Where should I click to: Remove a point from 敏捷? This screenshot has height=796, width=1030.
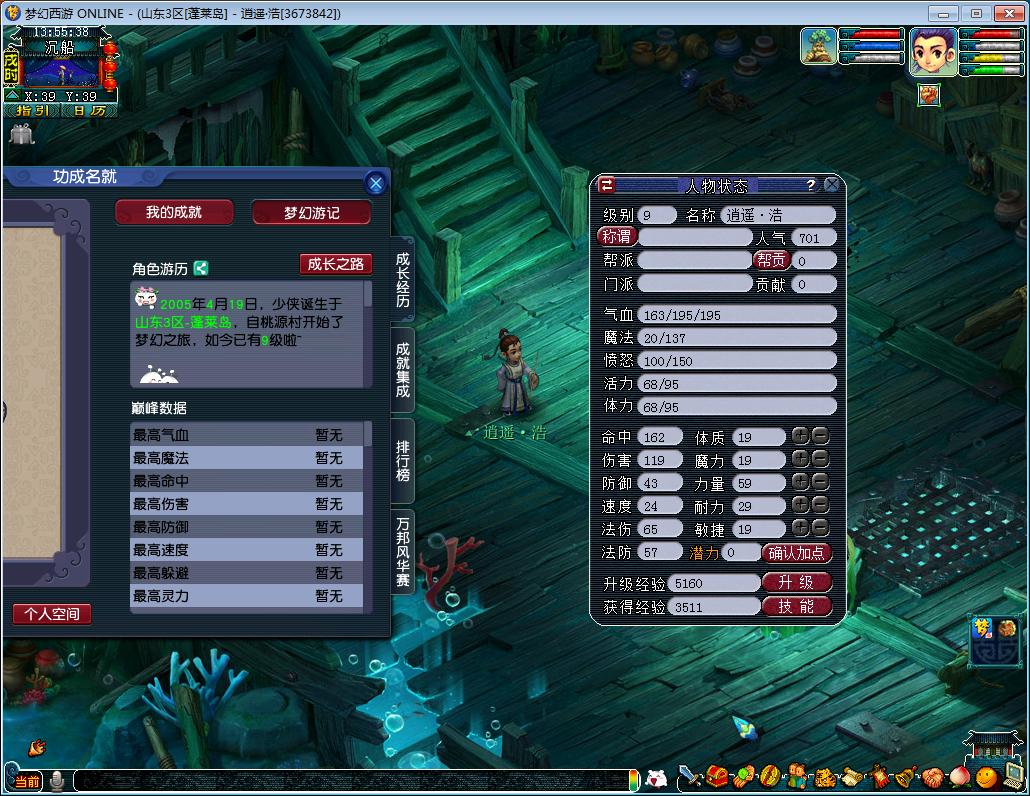coord(820,528)
